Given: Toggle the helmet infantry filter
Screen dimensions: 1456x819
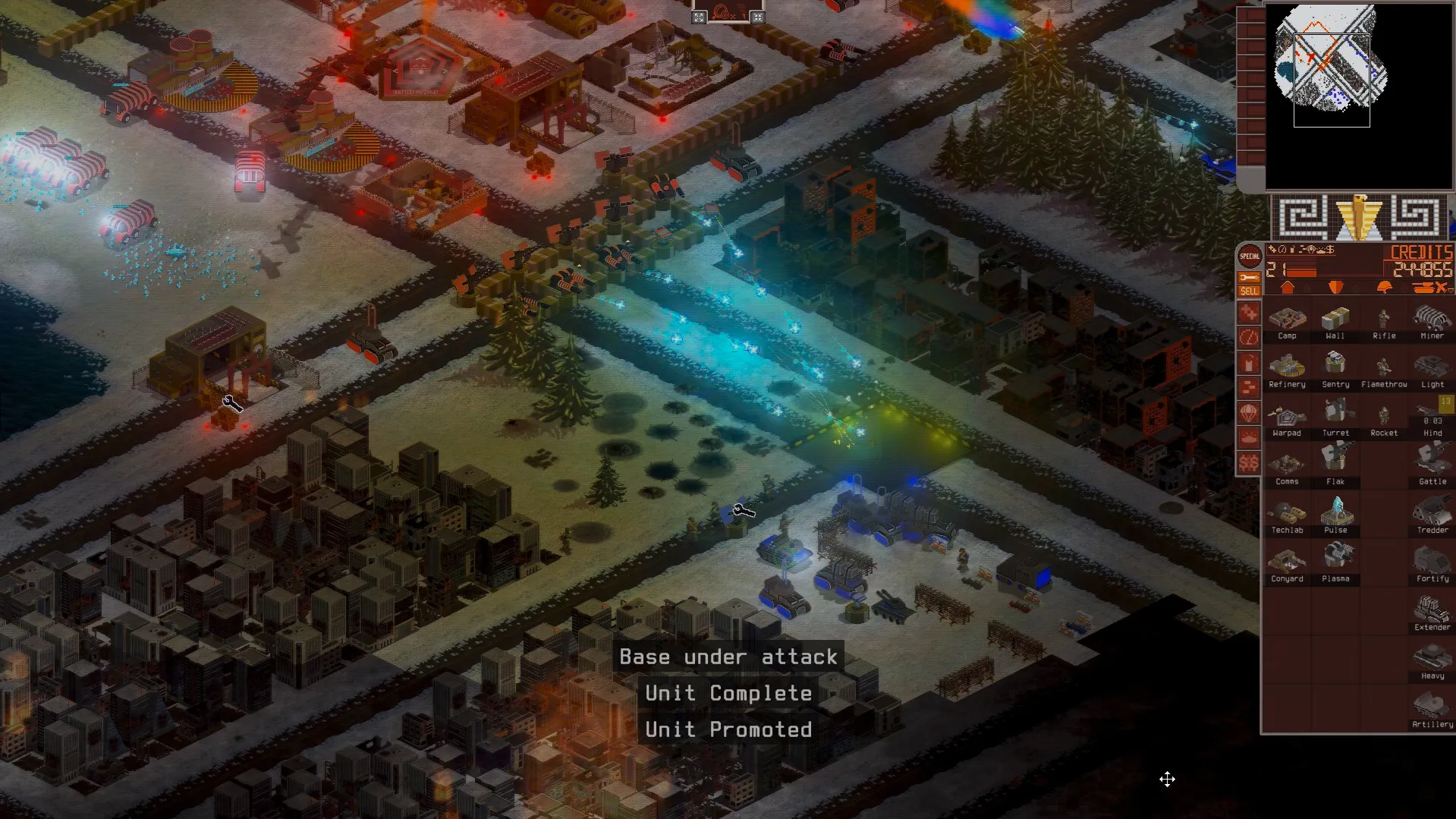Looking at the screenshot, I should tap(1385, 288).
